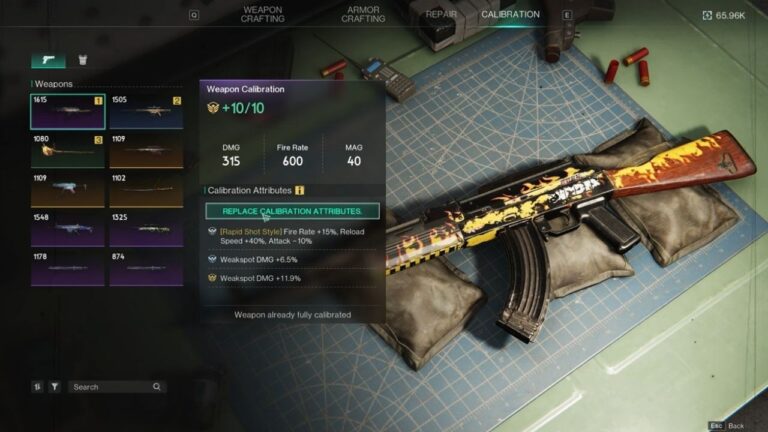Select the weapon tile rated 1102
The width and height of the screenshot is (768, 432).
tap(146, 189)
